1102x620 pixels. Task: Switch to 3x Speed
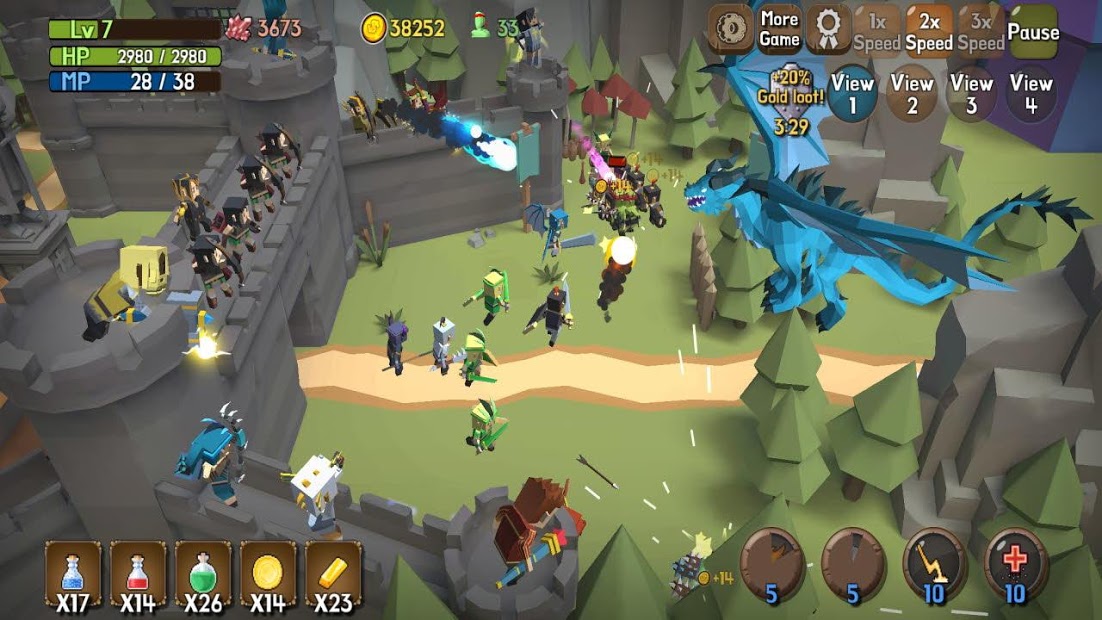981,31
